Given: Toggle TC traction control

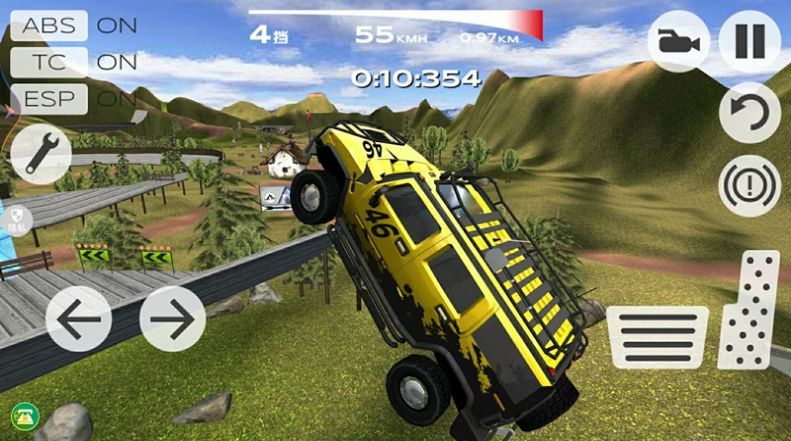Looking at the screenshot, I should coord(49,62).
